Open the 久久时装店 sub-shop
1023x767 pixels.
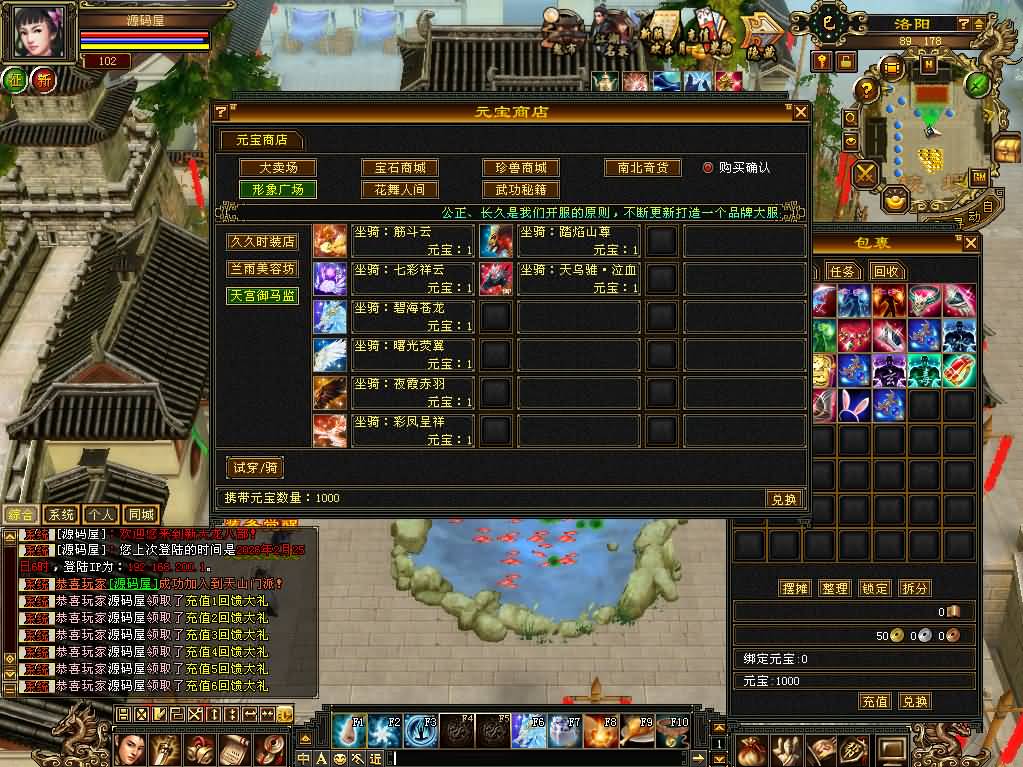point(263,242)
